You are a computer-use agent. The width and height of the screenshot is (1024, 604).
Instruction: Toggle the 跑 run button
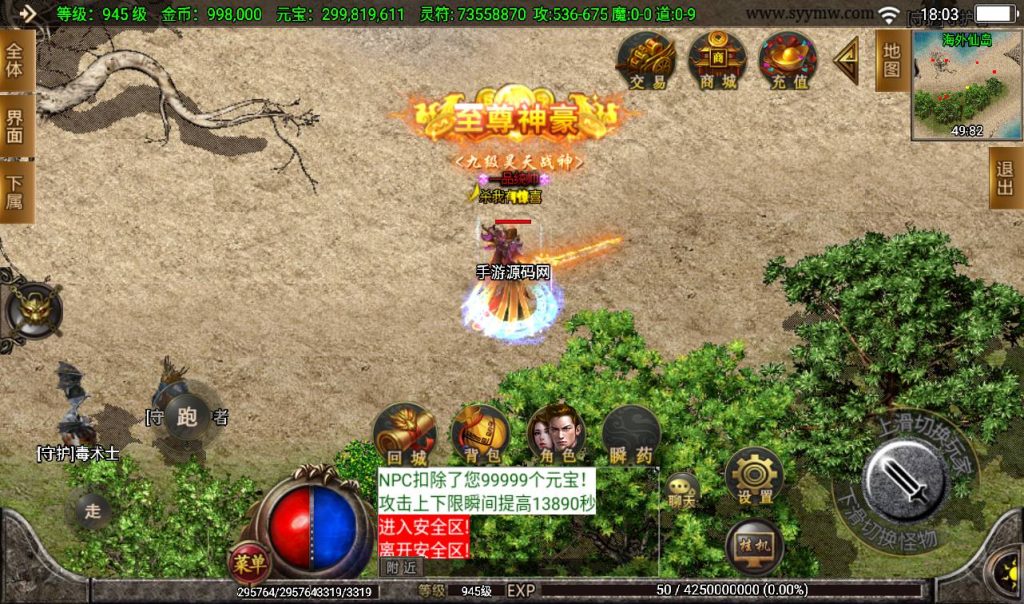click(187, 415)
